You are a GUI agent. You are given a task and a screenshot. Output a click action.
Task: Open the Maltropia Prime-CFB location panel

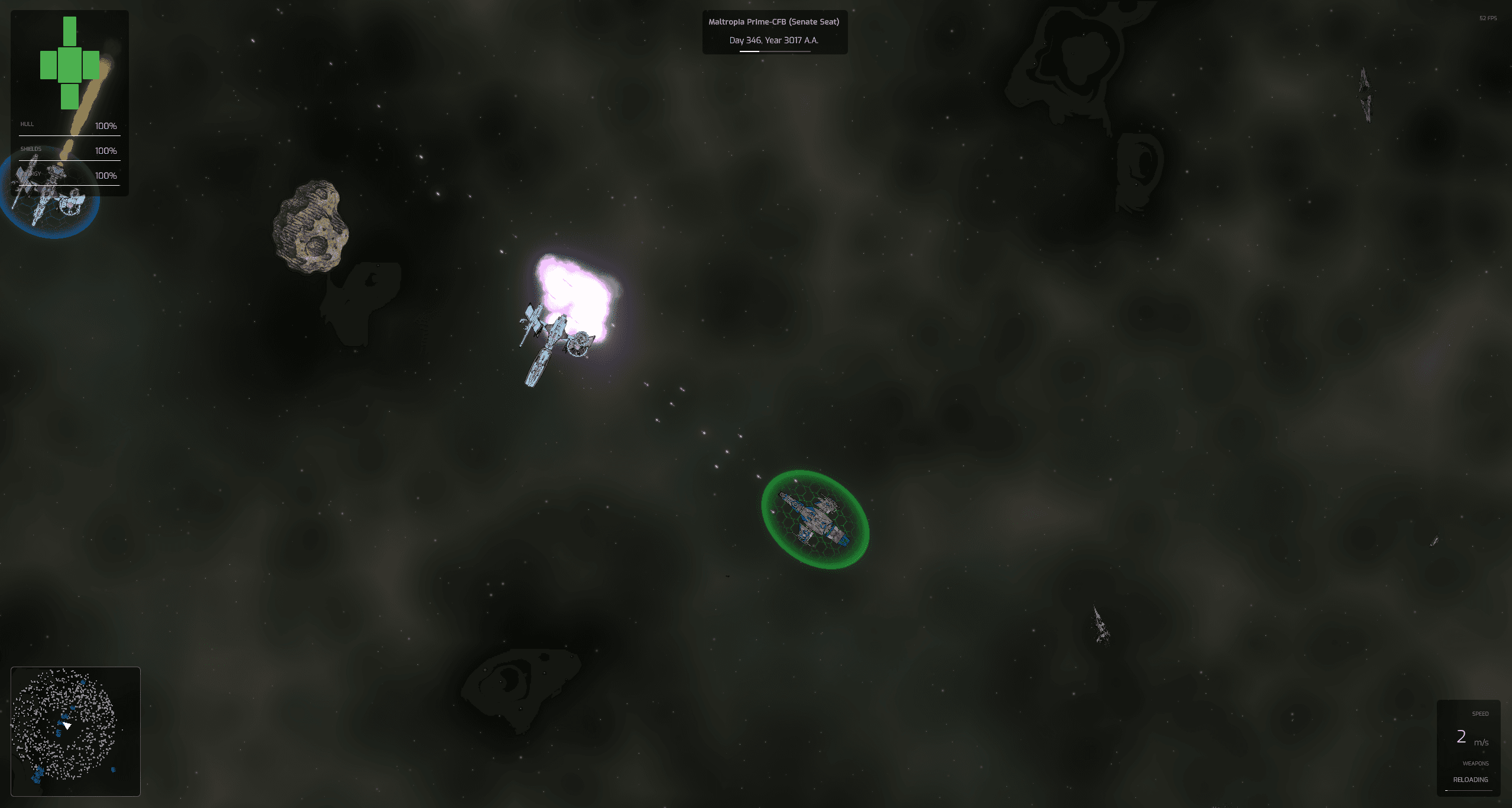(x=774, y=32)
